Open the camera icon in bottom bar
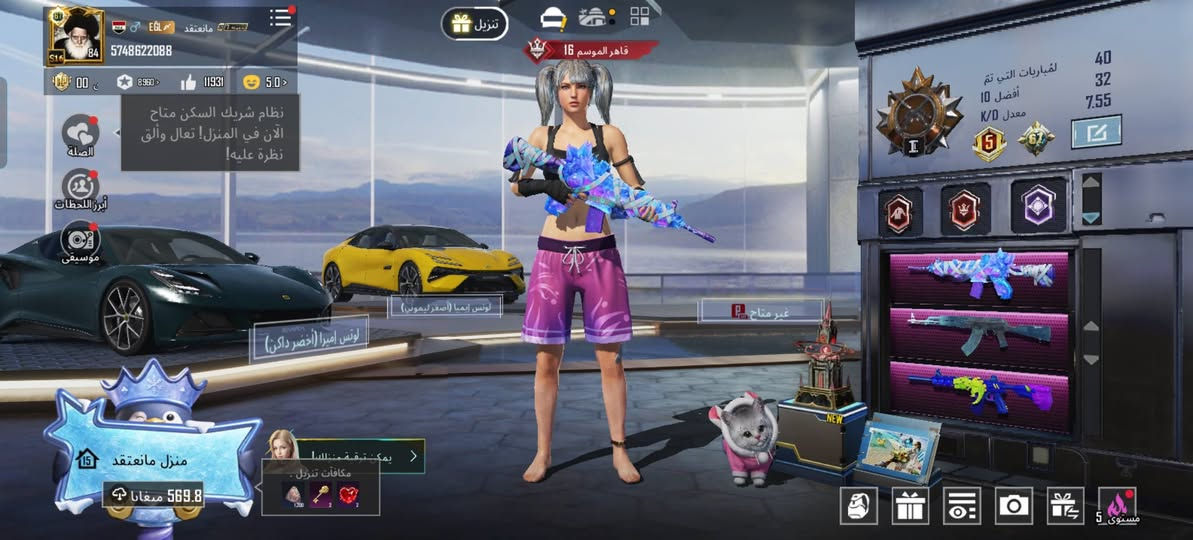 [x=1014, y=506]
